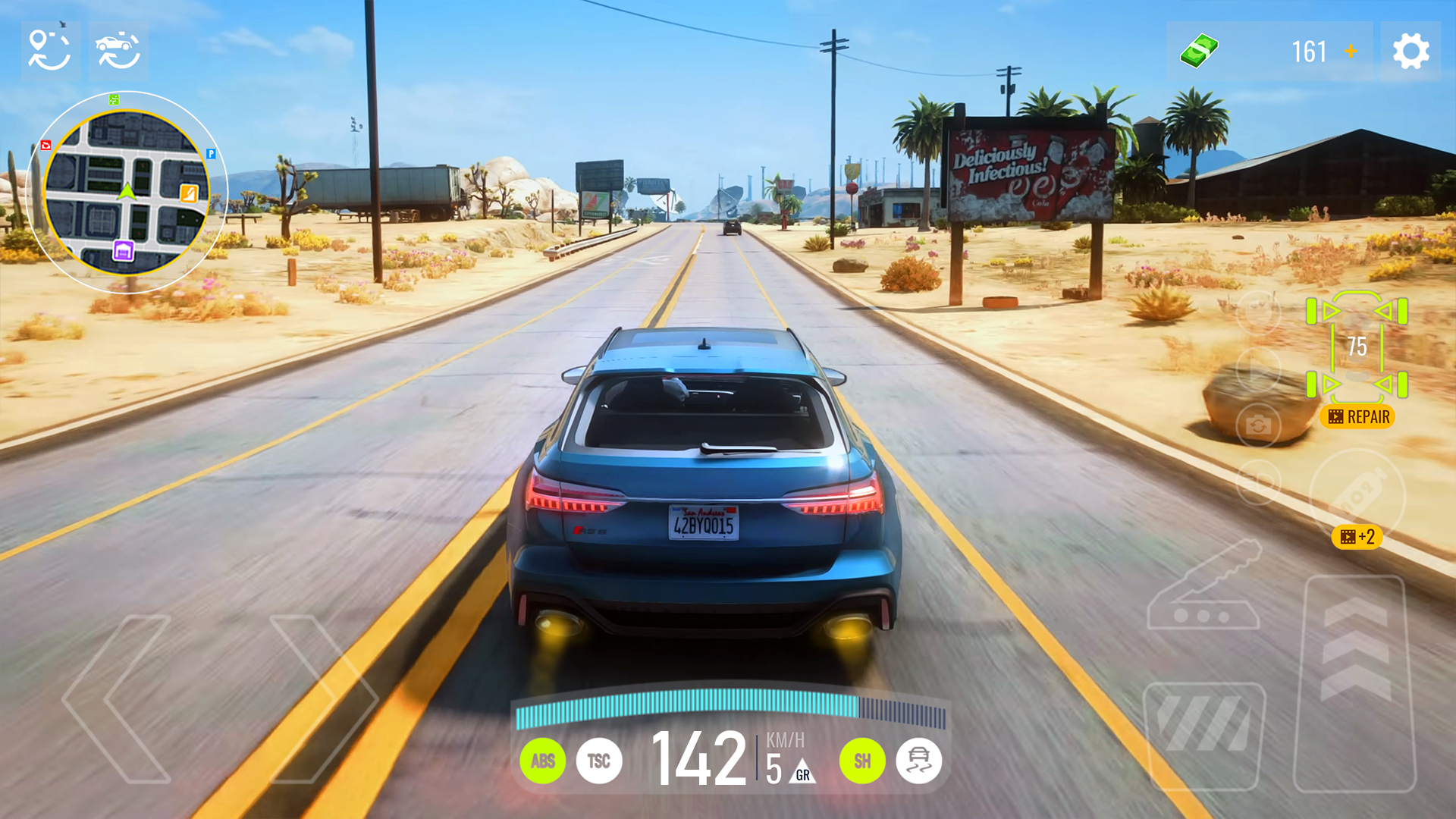Screen dimensions: 1456x819
Task: Open the settings gear
Action: tap(1411, 52)
